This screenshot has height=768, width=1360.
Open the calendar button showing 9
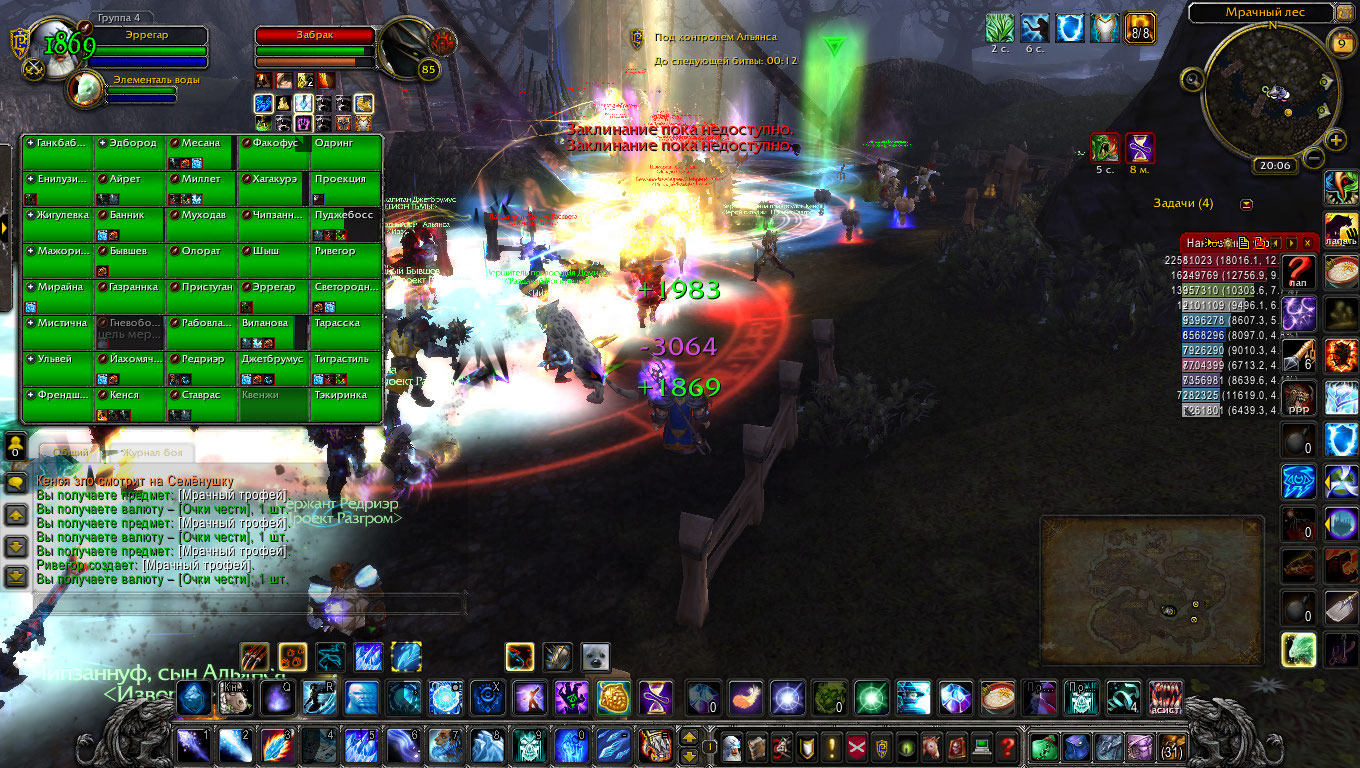[x=1341, y=42]
